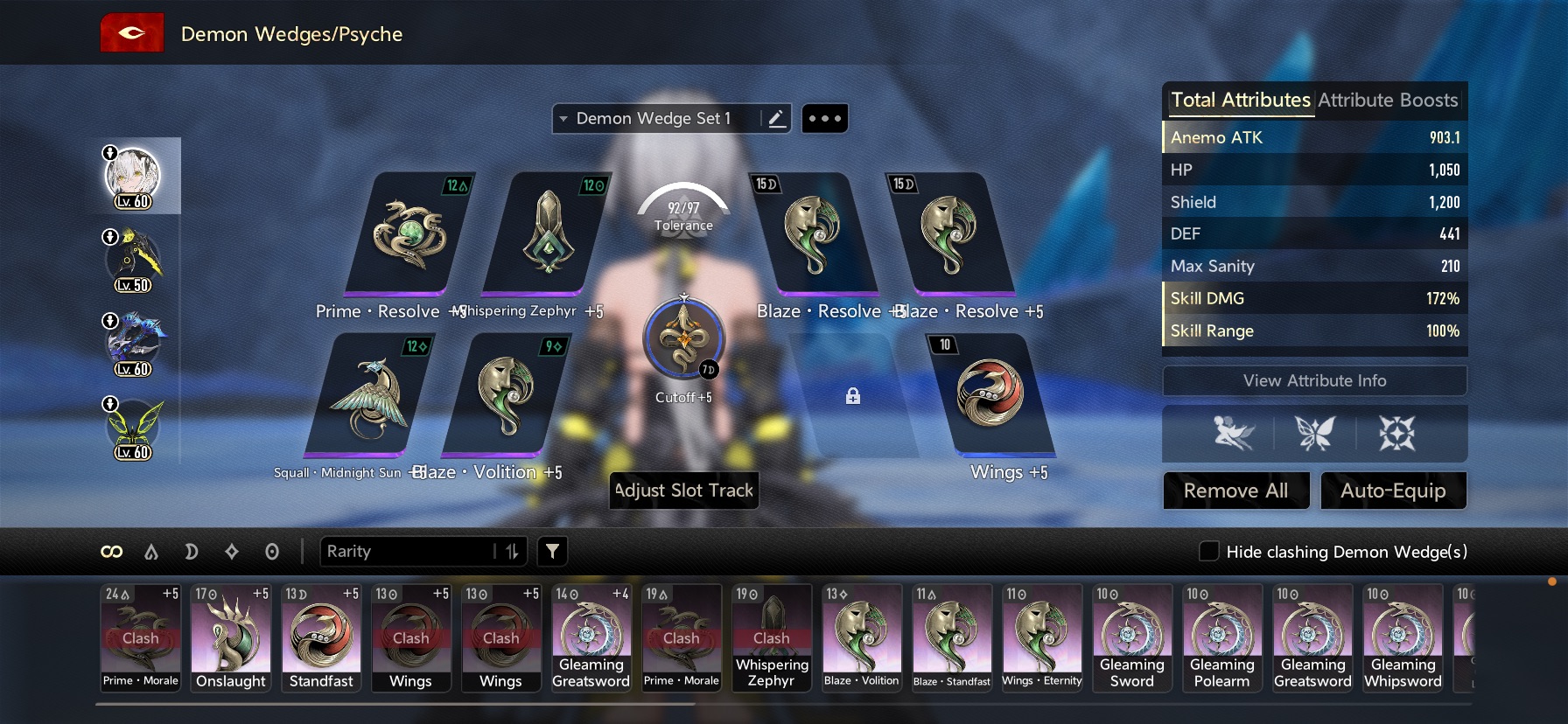Select the Gleaming Polearm wedge card

(x=1221, y=638)
